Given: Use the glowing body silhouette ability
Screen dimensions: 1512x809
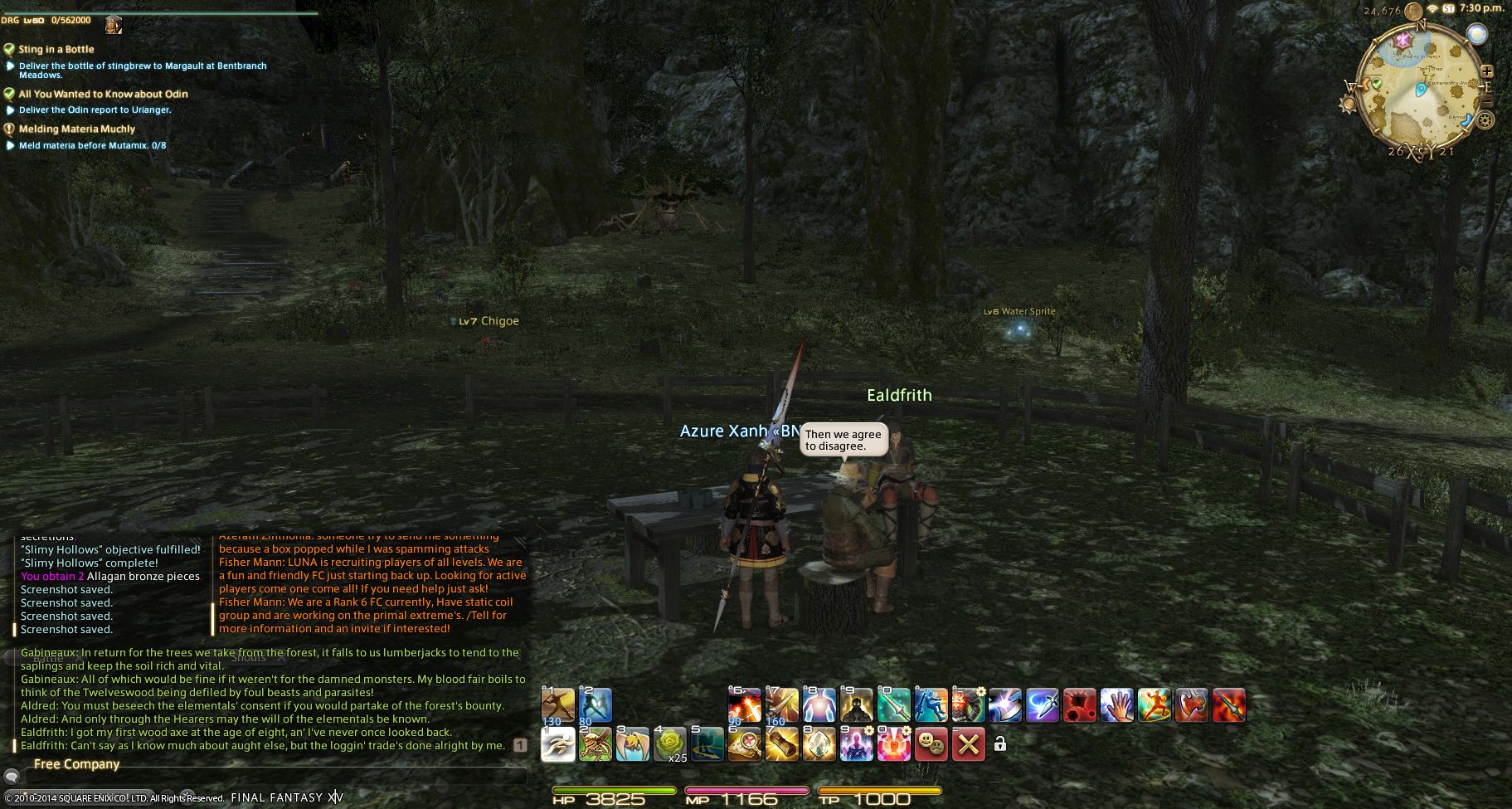Looking at the screenshot, I should click(819, 705).
